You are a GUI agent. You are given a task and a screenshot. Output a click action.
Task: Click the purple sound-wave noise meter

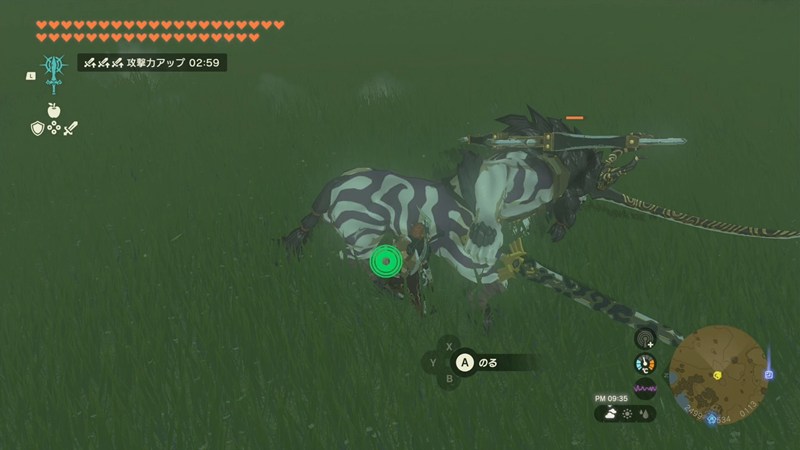pyautogui.click(x=645, y=389)
